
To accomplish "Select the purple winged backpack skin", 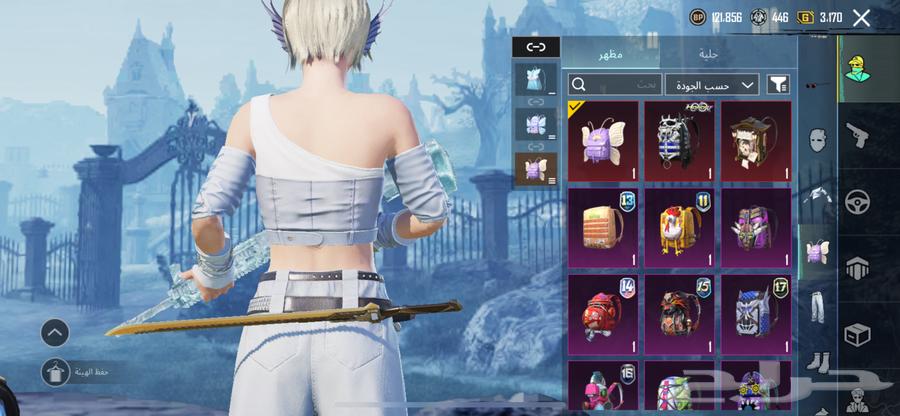I will 603,141.
